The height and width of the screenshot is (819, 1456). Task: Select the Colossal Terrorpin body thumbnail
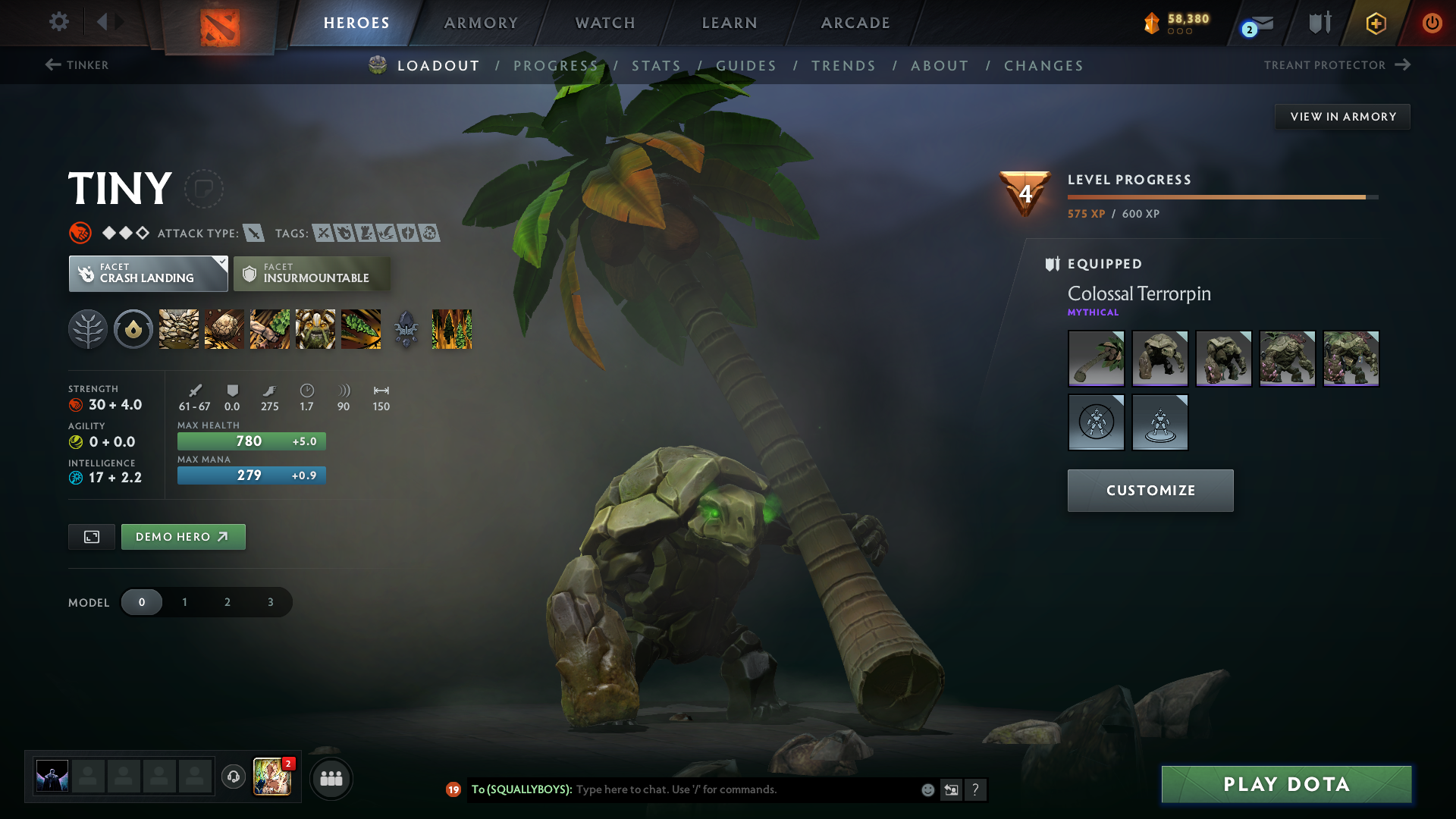[1159, 358]
